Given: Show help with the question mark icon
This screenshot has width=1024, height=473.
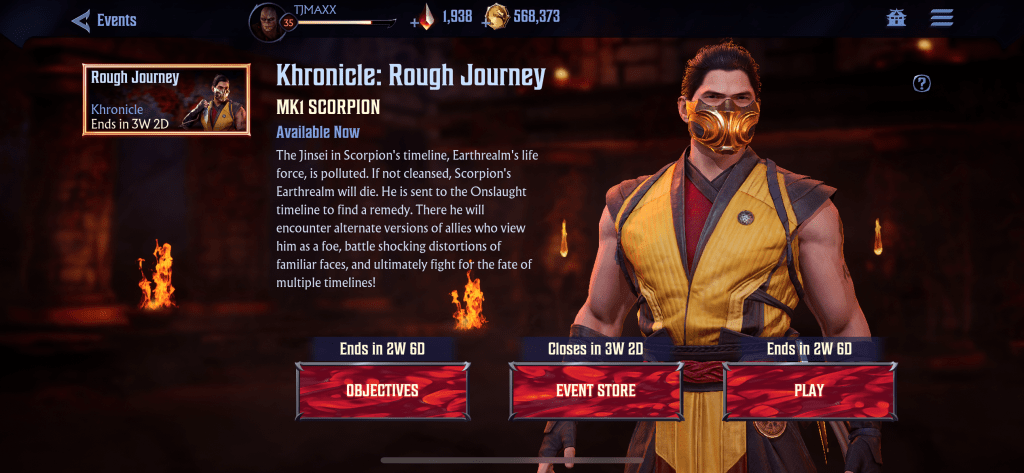Looking at the screenshot, I should point(922,83).
